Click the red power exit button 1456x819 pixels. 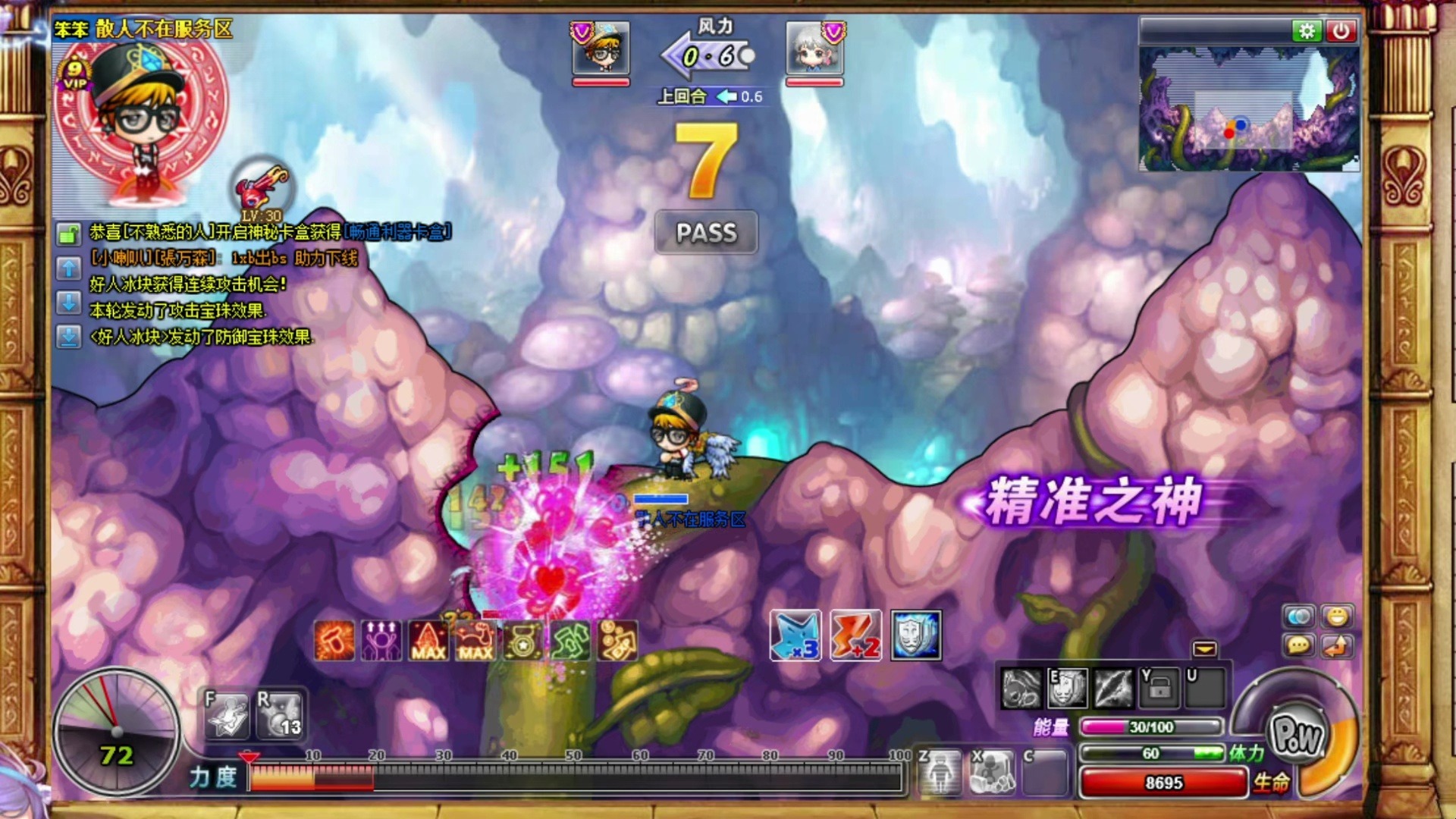click(x=1341, y=31)
